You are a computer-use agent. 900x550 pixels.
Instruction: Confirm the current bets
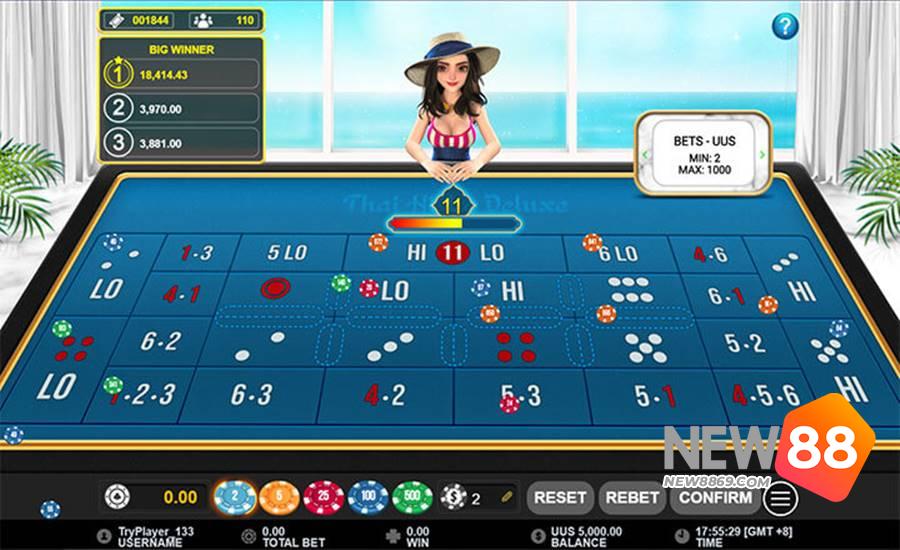point(714,497)
